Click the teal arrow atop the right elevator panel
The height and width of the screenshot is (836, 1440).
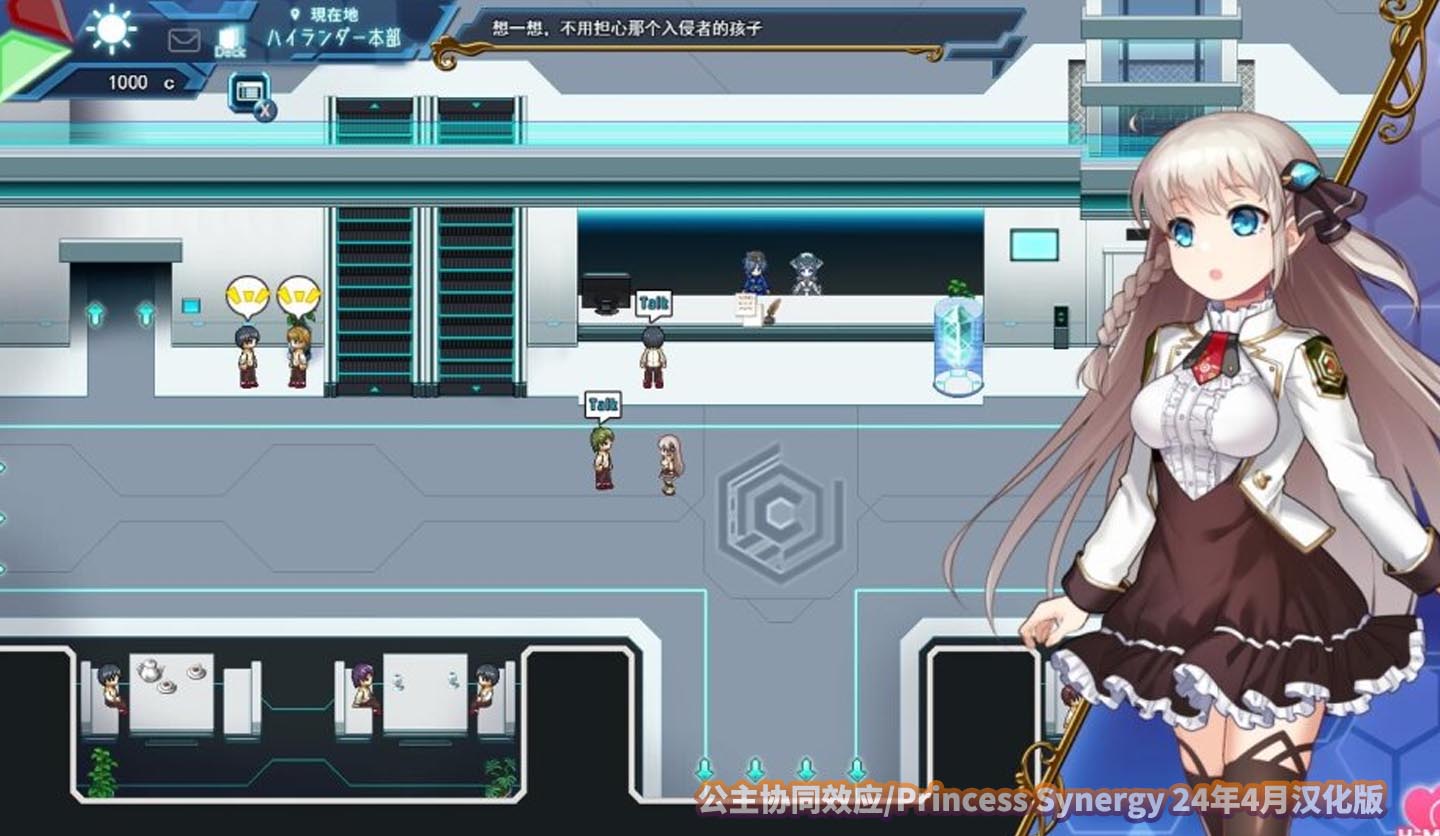[477, 105]
